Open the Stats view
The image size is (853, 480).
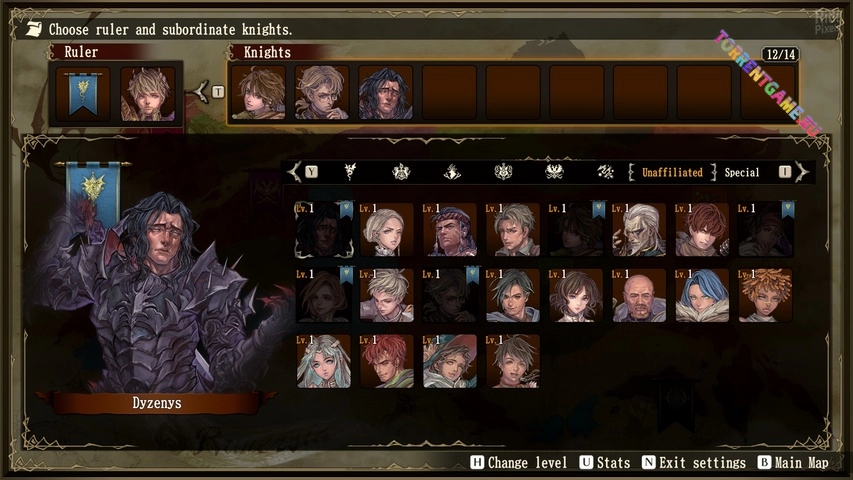click(606, 463)
